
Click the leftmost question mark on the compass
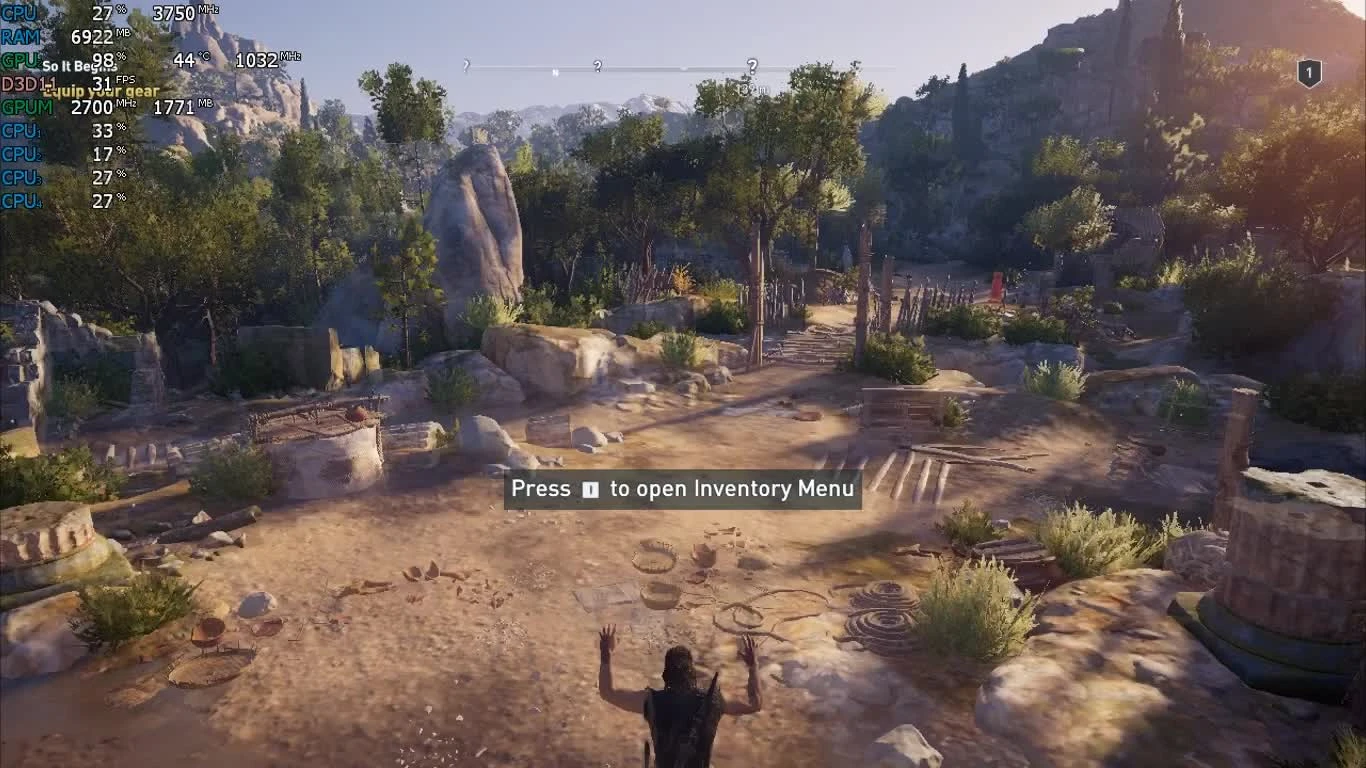click(x=466, y=65)
